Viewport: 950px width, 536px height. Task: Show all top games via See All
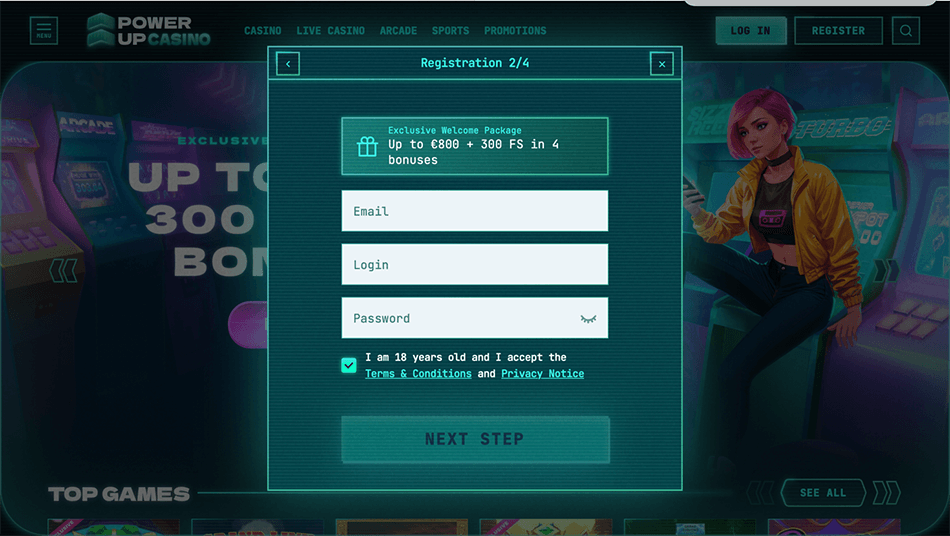(x=823, y=493)
